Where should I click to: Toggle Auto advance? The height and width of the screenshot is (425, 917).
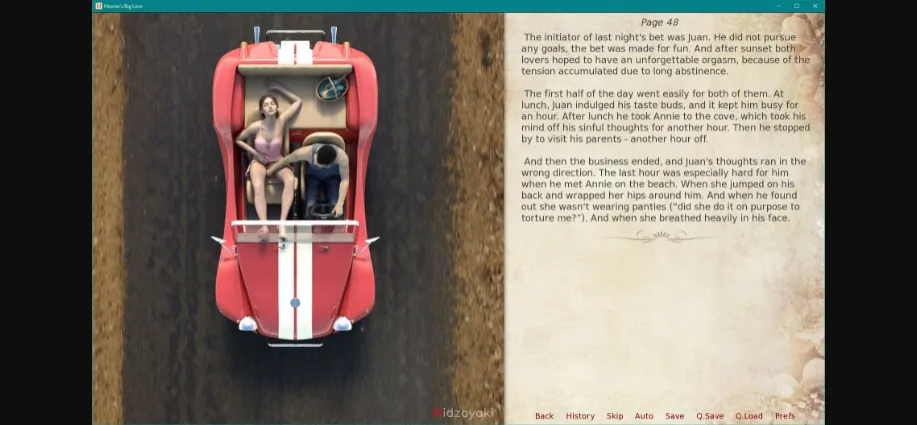point(644,416)
